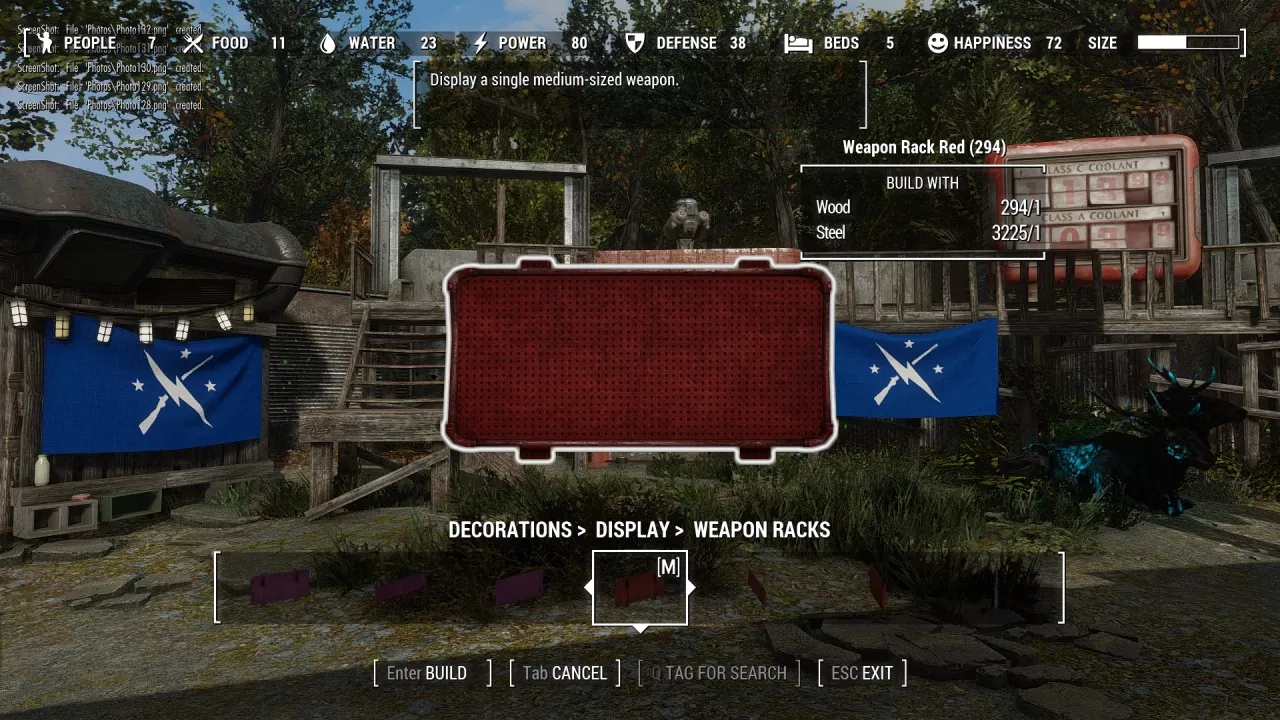Go to the previous rack with the left arrow
1280x720 pixels.
point(589,588)
